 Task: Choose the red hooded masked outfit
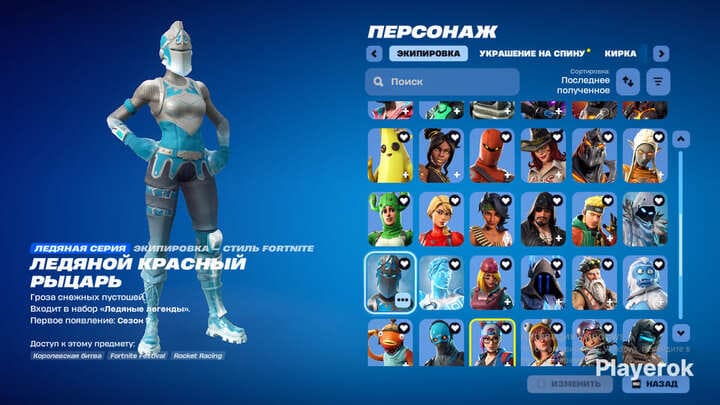point(491,155)
